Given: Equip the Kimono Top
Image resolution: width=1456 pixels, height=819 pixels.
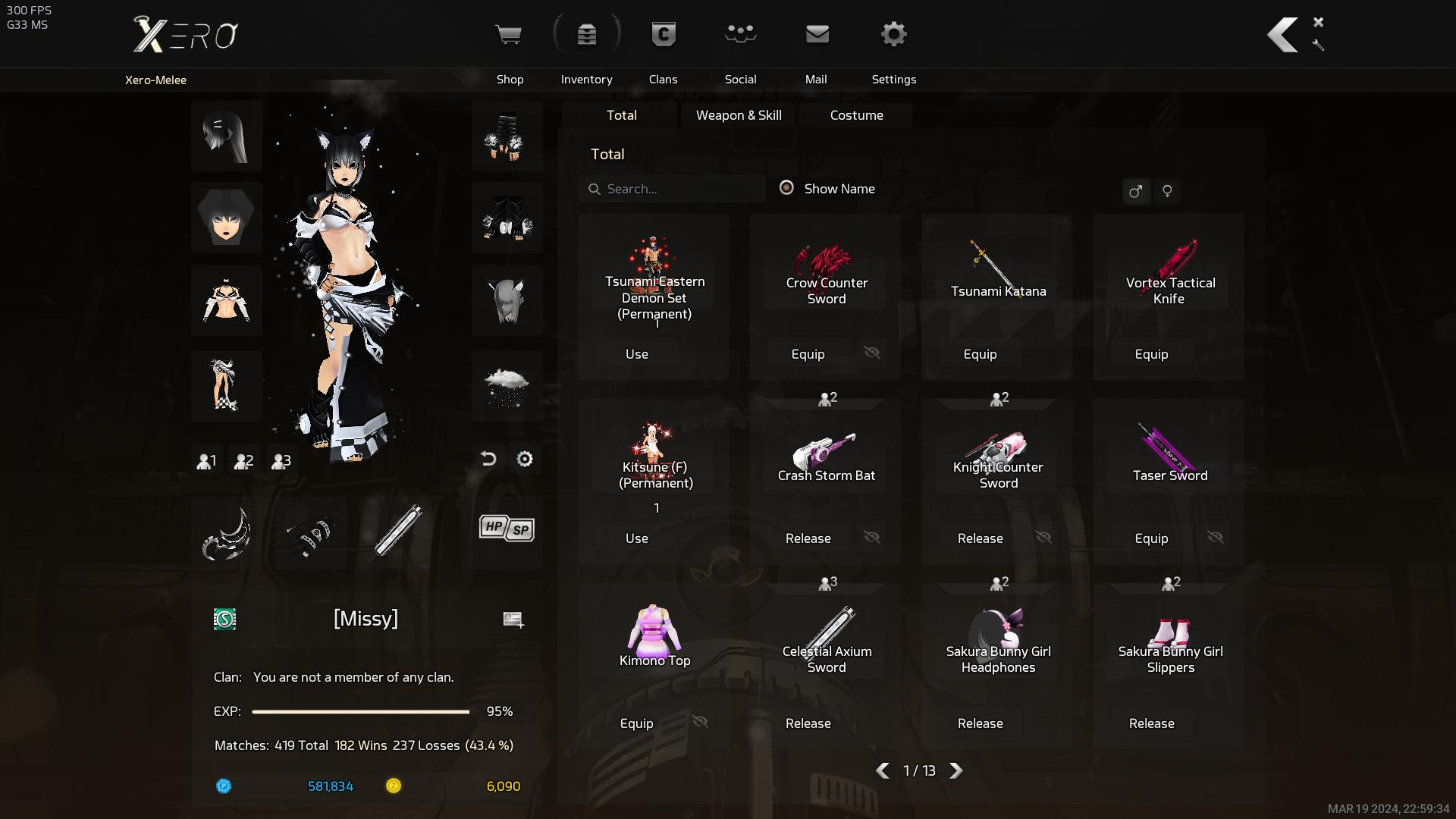Looking at the screenshot, I should pos(636,723).
